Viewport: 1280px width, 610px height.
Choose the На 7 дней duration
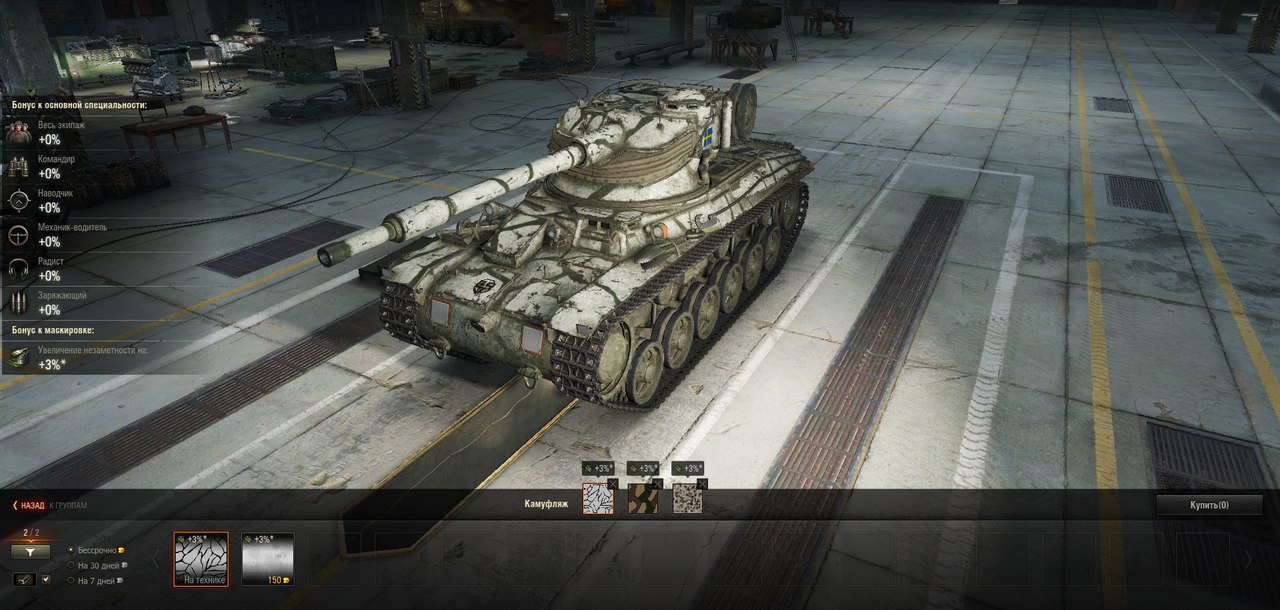click(x=70, y=580)
